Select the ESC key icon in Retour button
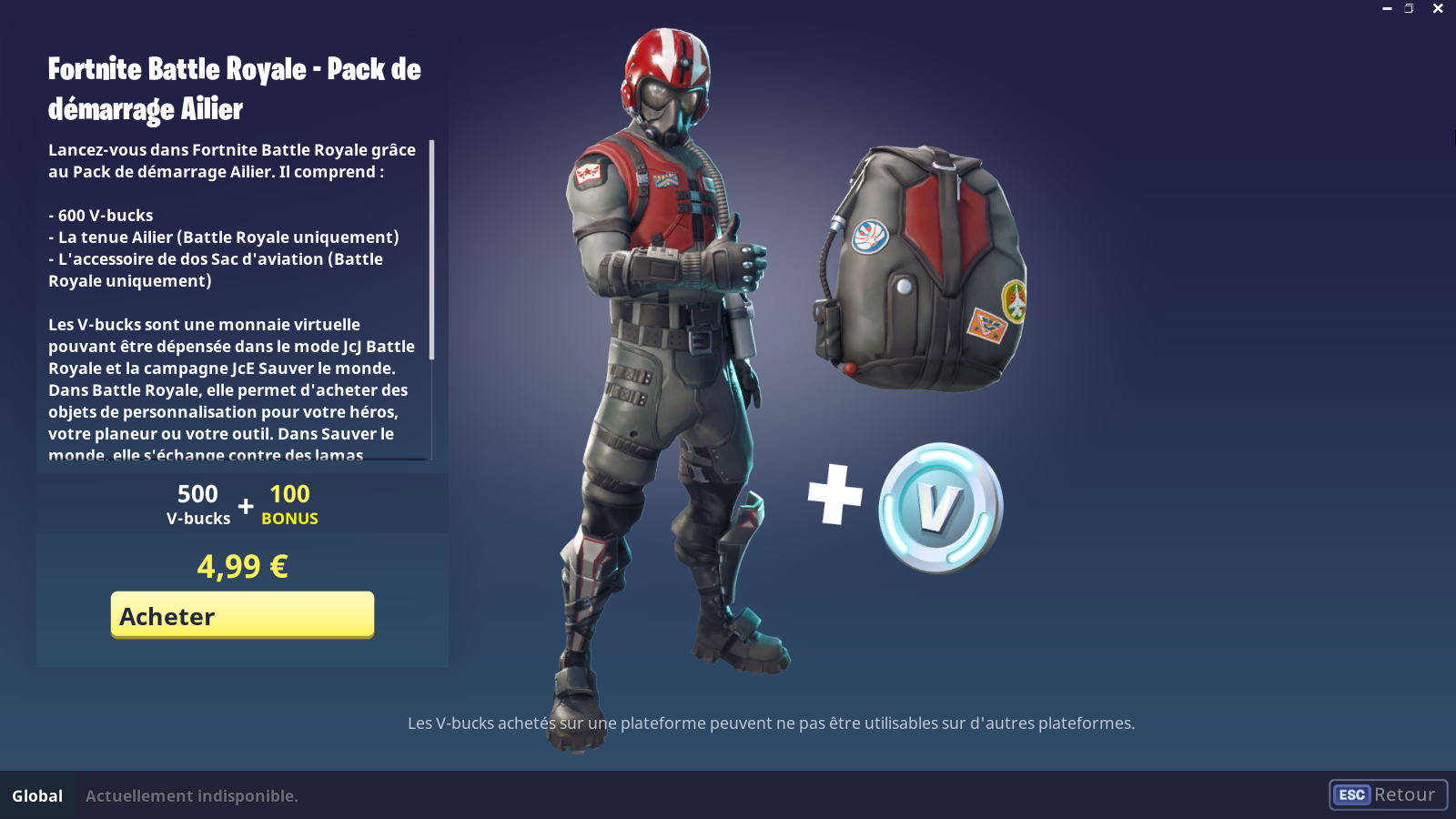1456x819 pixels. [x=1350, y=794]
